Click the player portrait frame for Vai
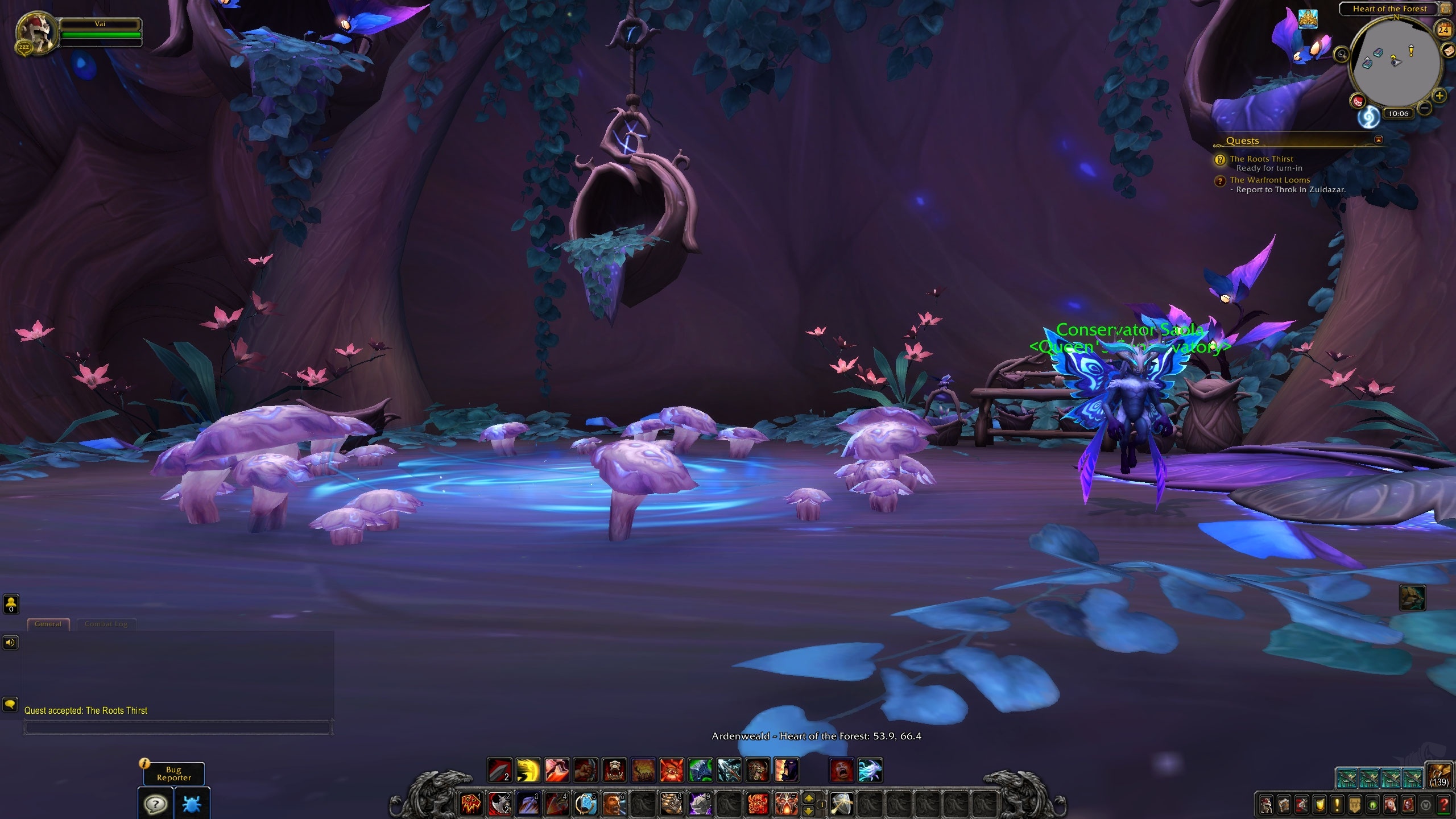Image resolution: width=1456 pixels, height=819 pixels. click(x=35, y=32)
